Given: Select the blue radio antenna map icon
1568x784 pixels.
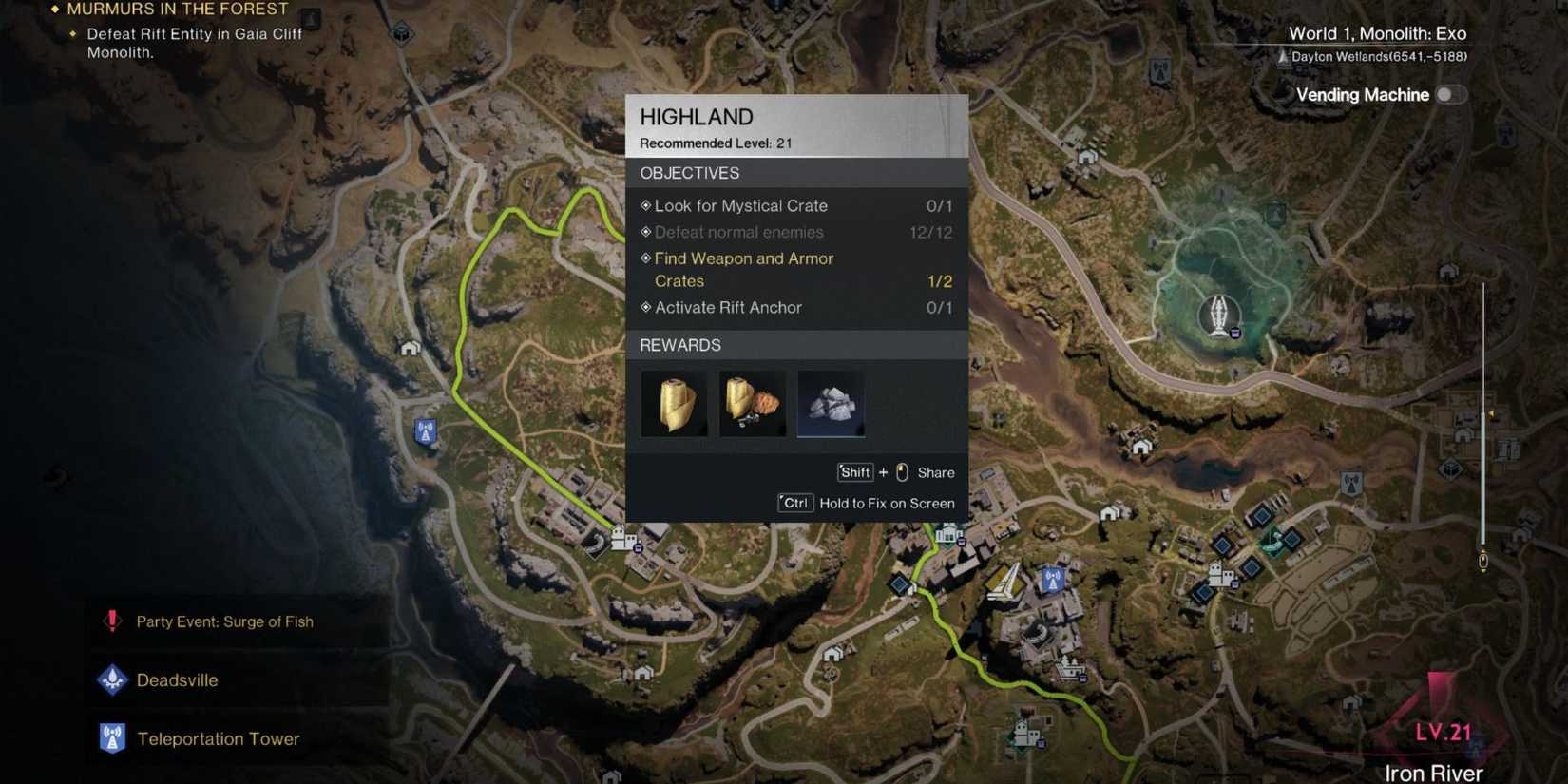Looking at the screenshot, I should tap(1051, 579).
